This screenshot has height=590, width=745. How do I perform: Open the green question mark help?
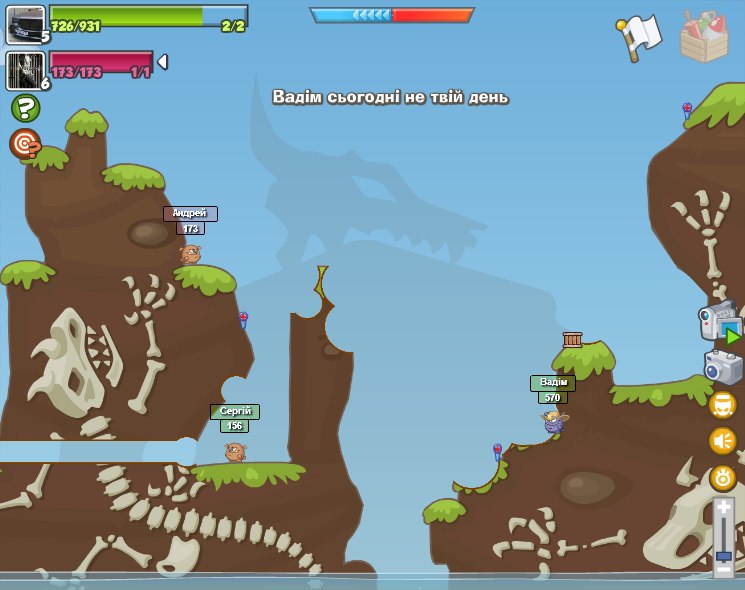(25, 108)
